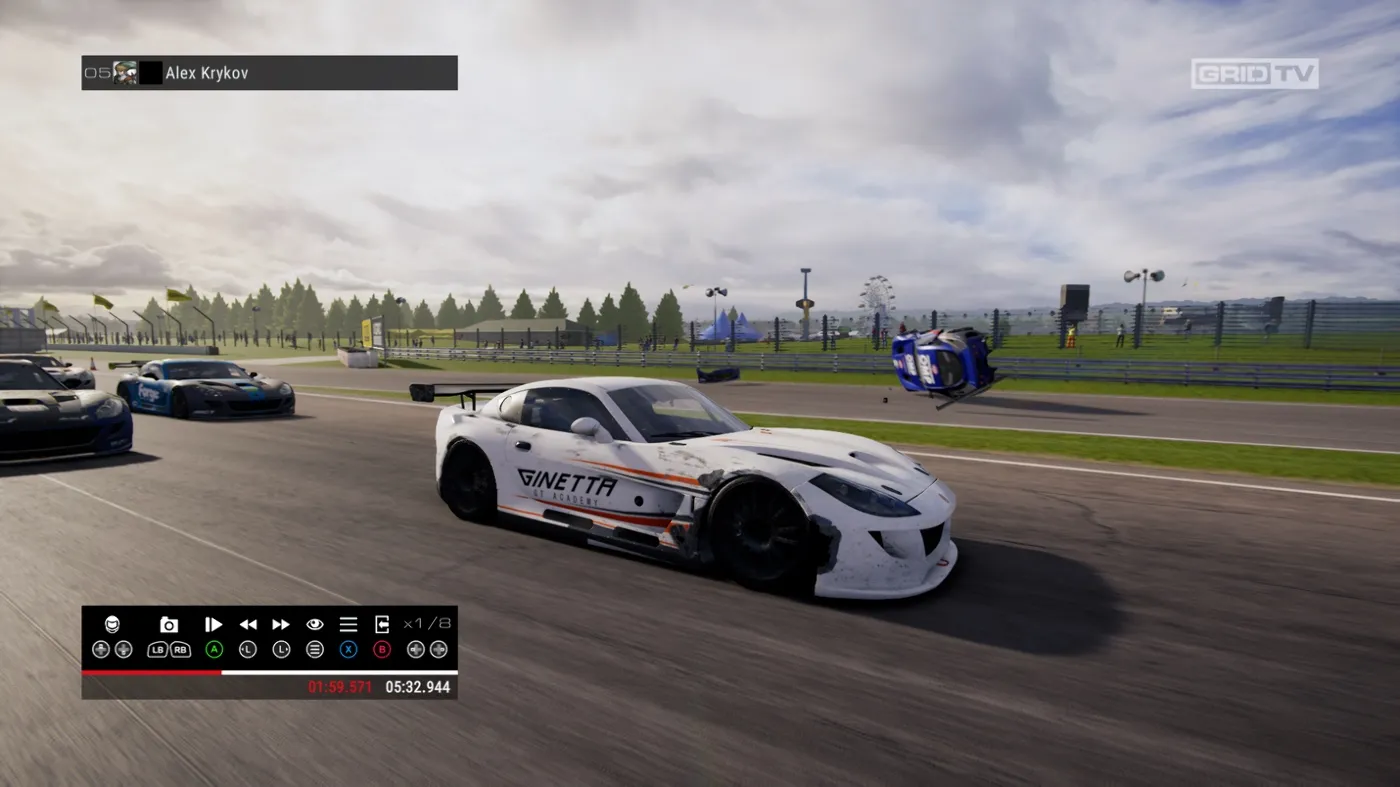Change the replay camera with the camera icon
The height and width of the screenshot is (787, 1400).
tap(169, 625)
